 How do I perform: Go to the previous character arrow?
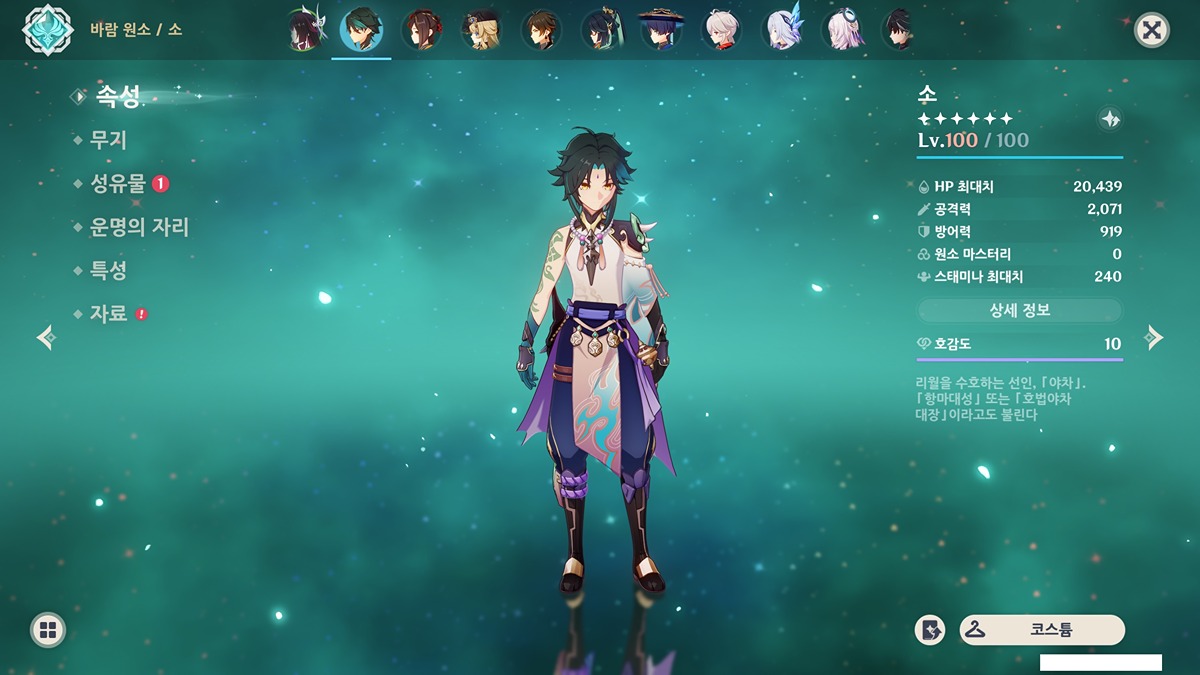point(45,337)
